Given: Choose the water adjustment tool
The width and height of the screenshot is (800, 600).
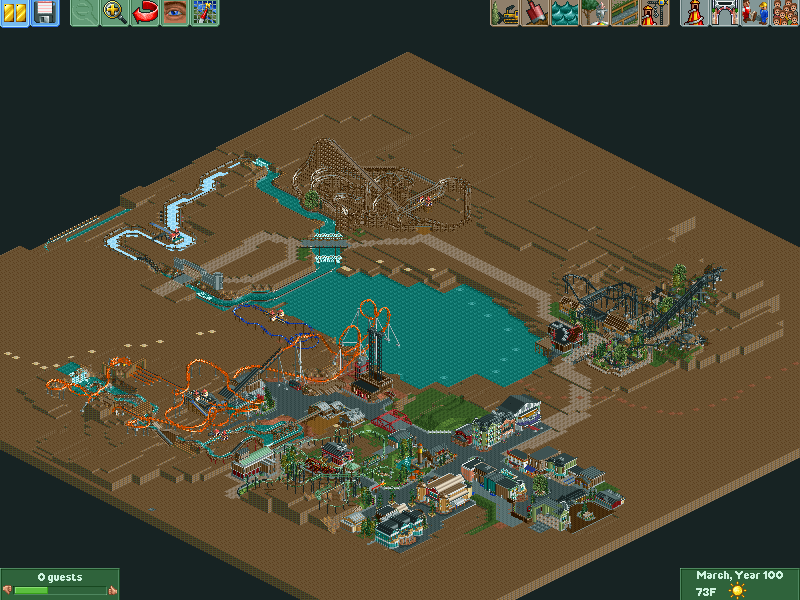Looking at the screenshot, I should 565,13.
